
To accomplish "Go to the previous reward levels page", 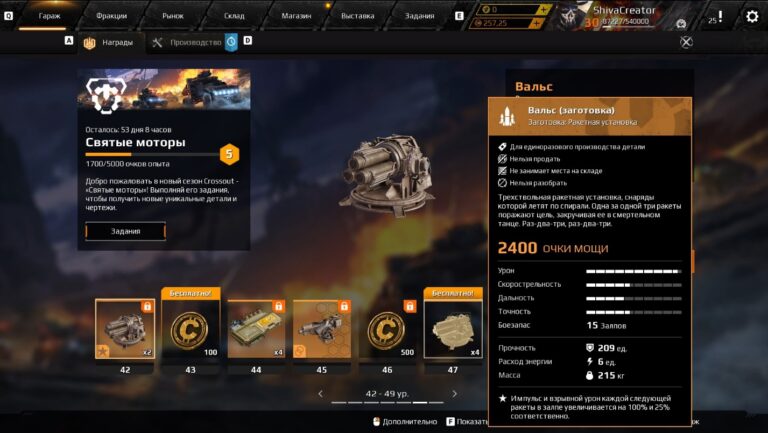I will [320, 394].
